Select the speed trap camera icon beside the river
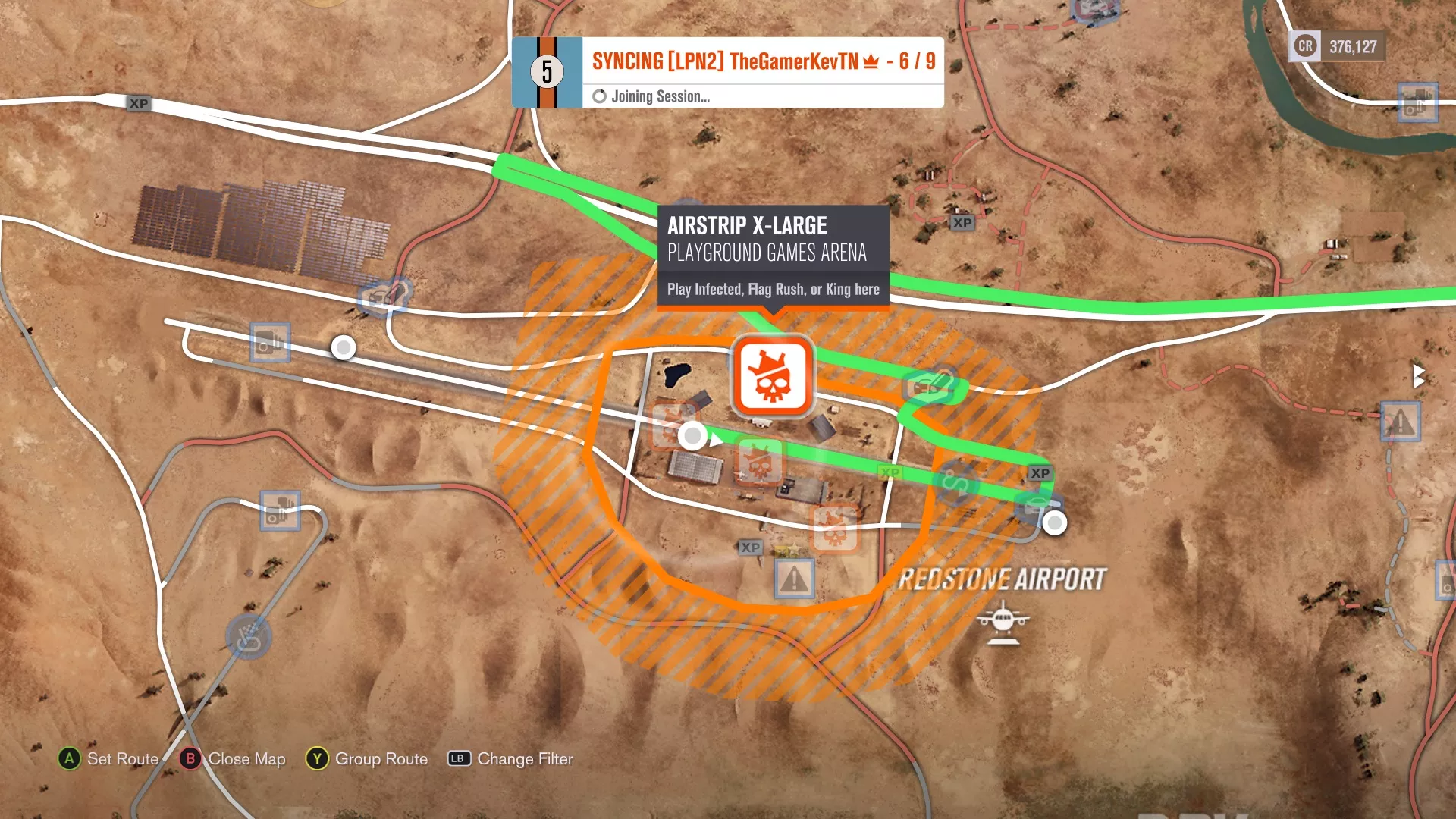 point(1417,102)
